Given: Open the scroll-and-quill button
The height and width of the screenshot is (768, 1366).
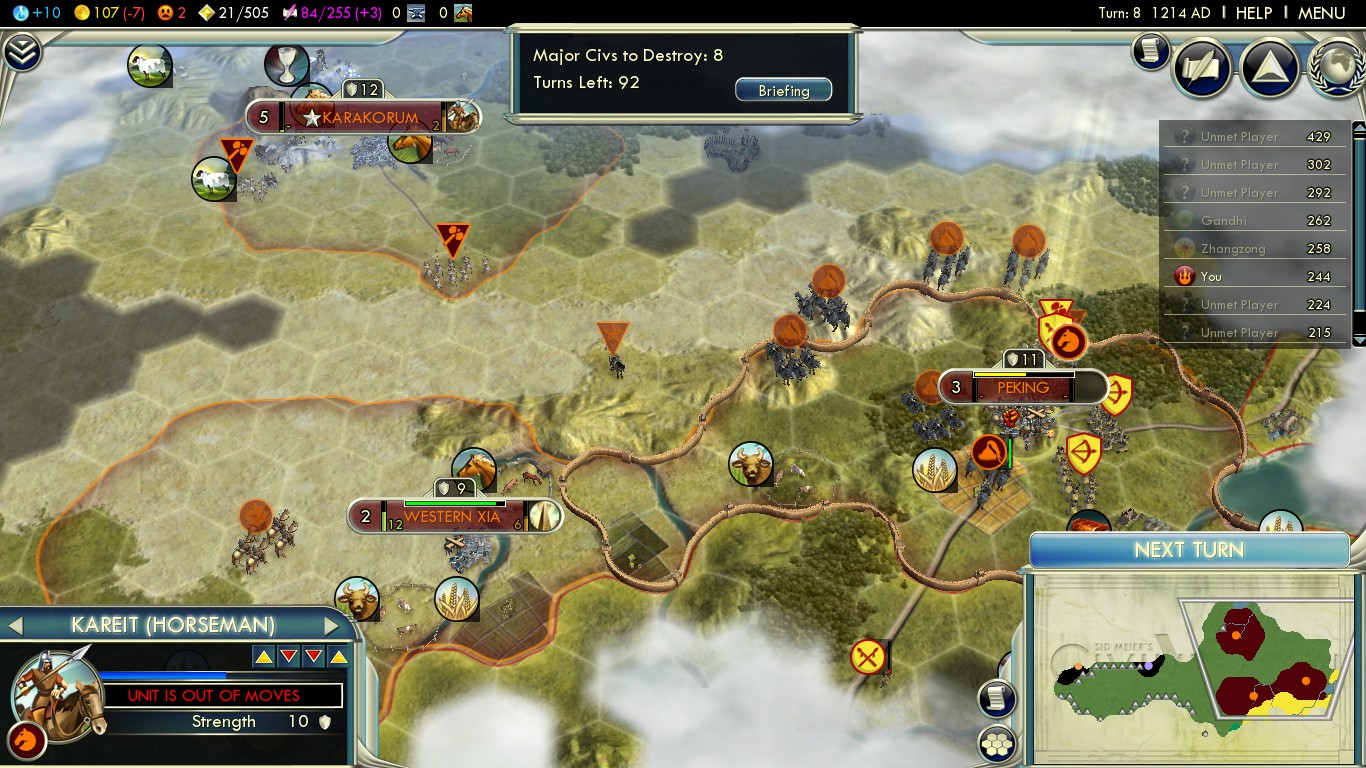Looking at the screenshot, I should 1202,67.
